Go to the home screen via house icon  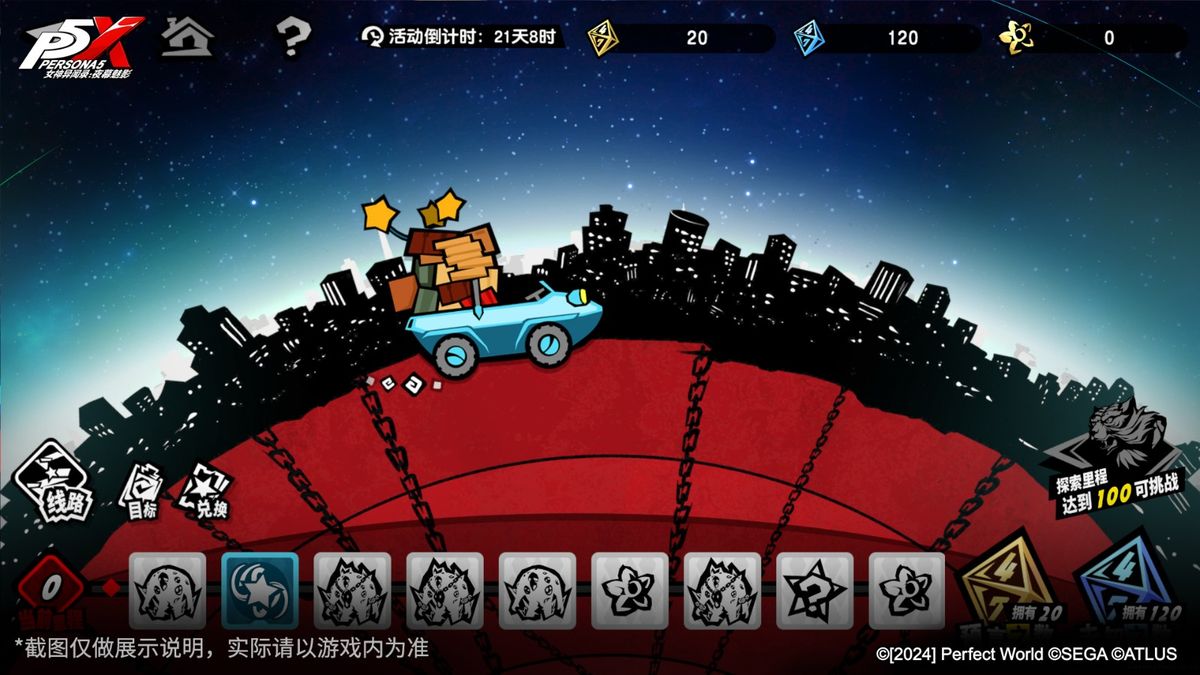[x=187, y=38]
